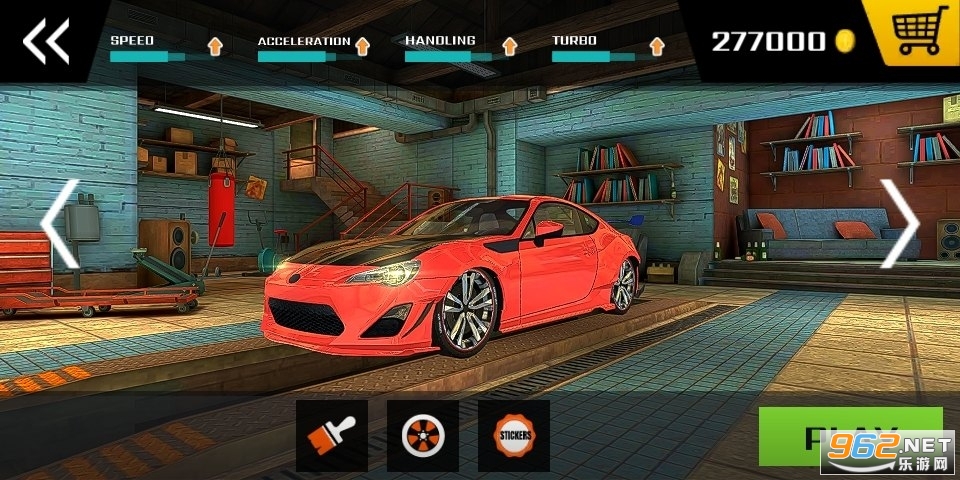The height and width of the screenshot is (480, 960).
Task: Open the paint brush color option
Action: (x=332, y=435)
